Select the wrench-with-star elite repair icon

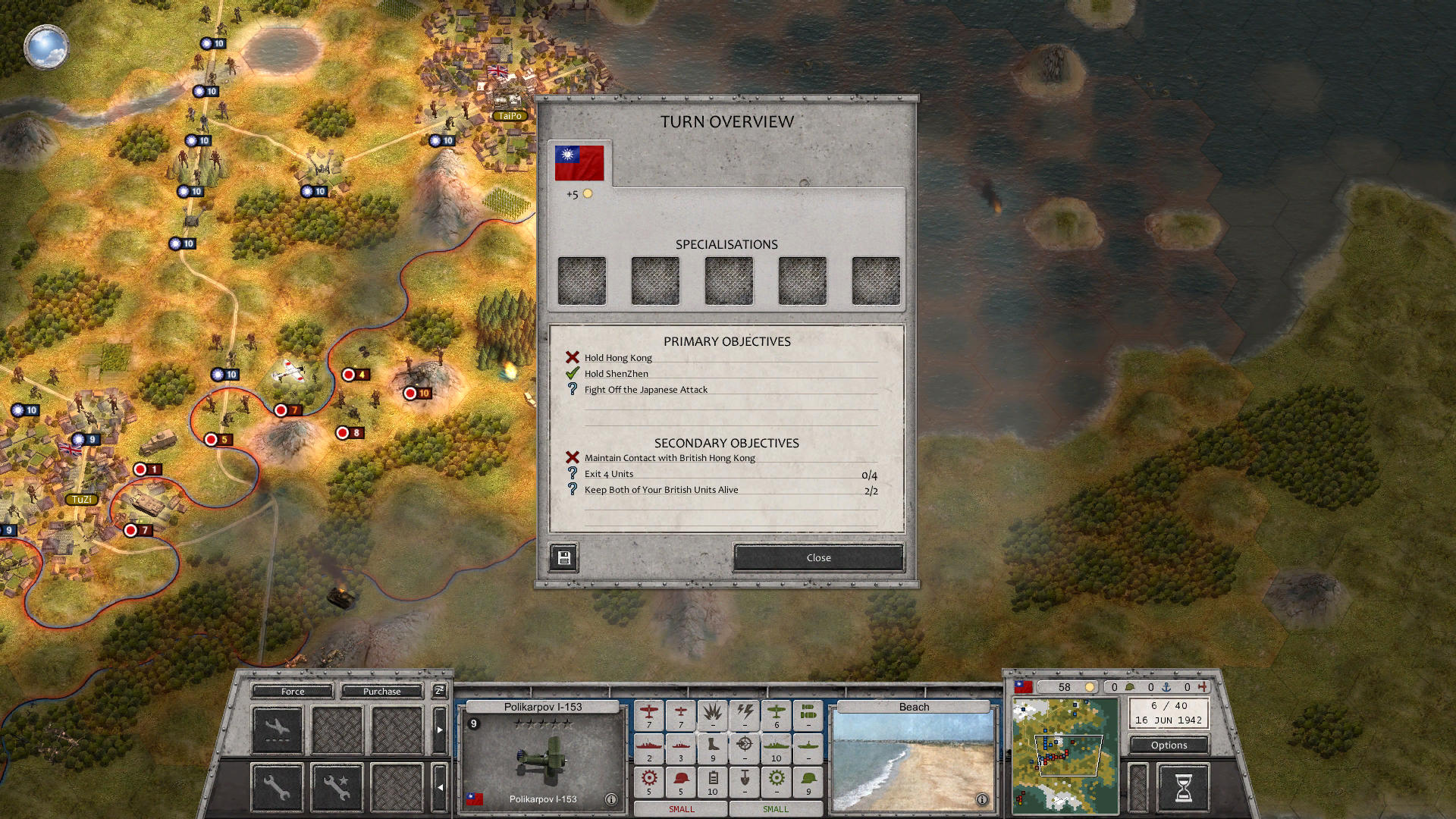pos(336,786)
